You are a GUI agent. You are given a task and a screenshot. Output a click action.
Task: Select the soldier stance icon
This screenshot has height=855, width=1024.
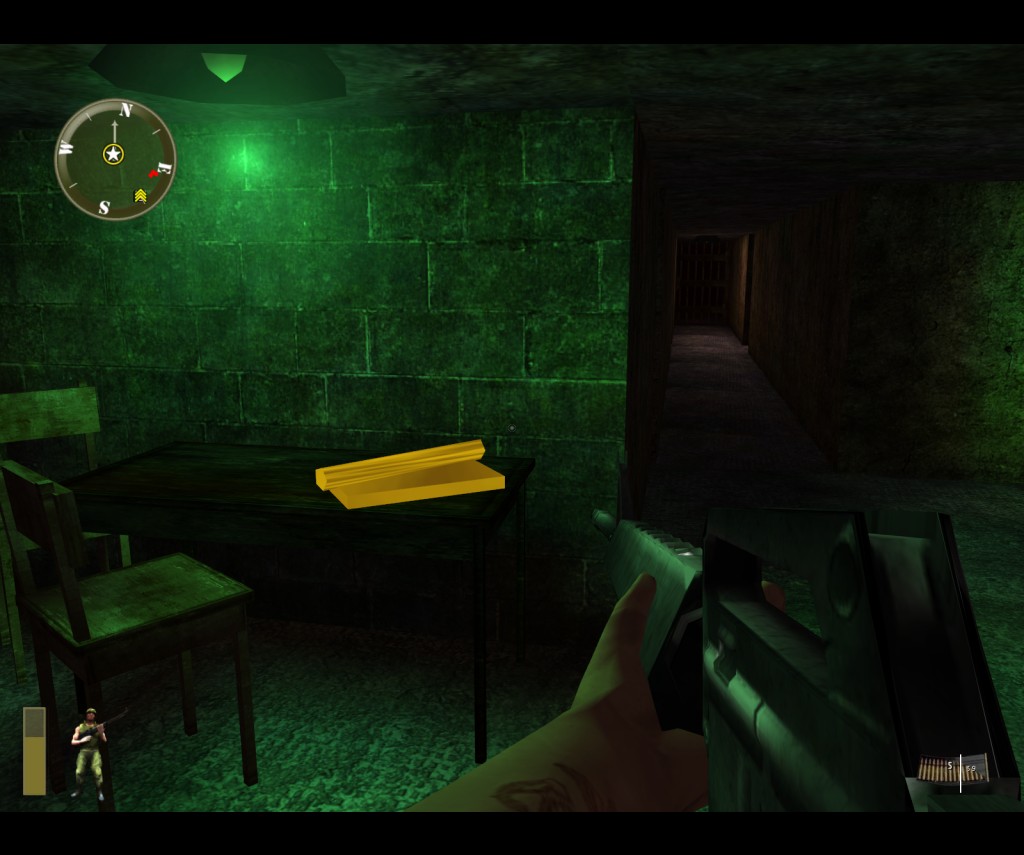point(89,752)
